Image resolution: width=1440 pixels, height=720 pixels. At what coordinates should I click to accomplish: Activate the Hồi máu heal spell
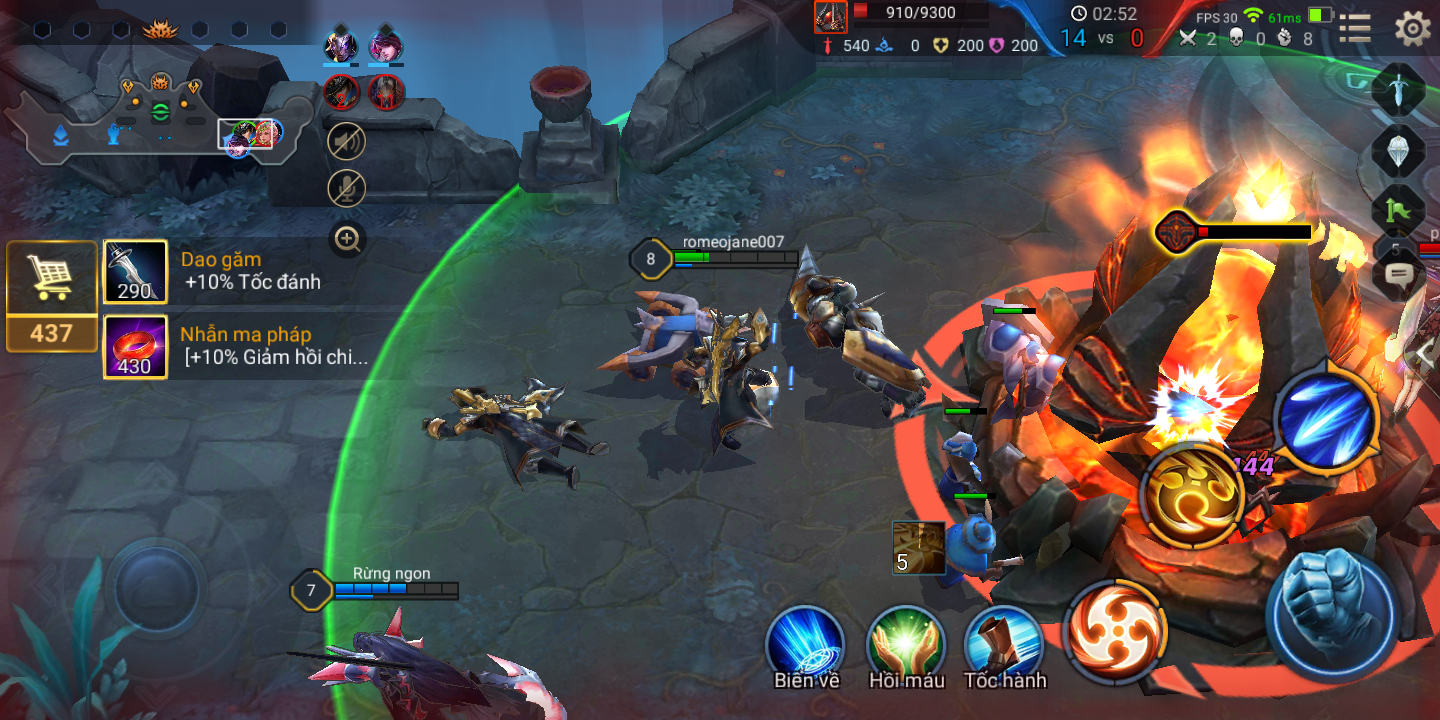click(906, 643)
